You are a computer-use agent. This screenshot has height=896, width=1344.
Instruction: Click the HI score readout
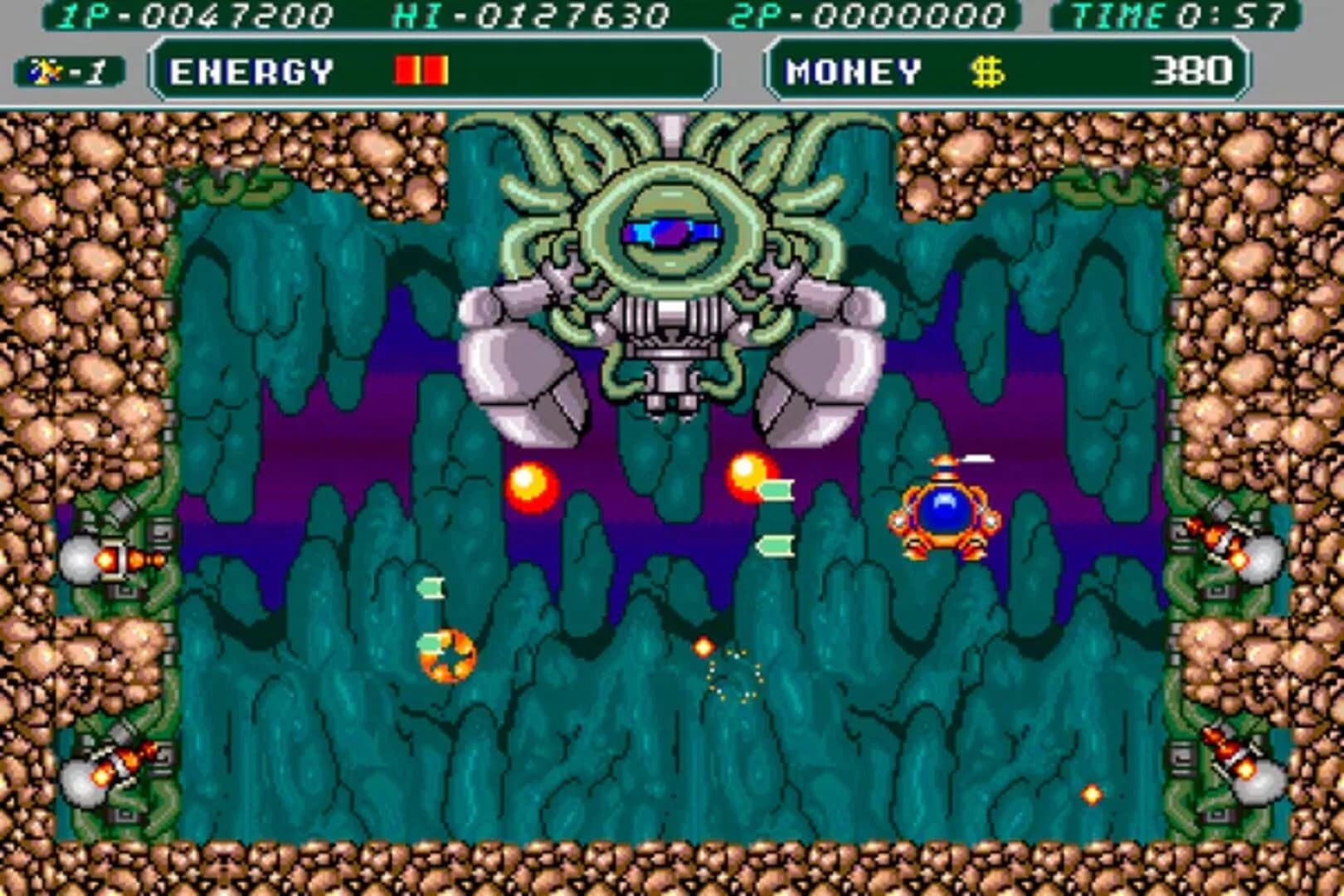[531, 14]
